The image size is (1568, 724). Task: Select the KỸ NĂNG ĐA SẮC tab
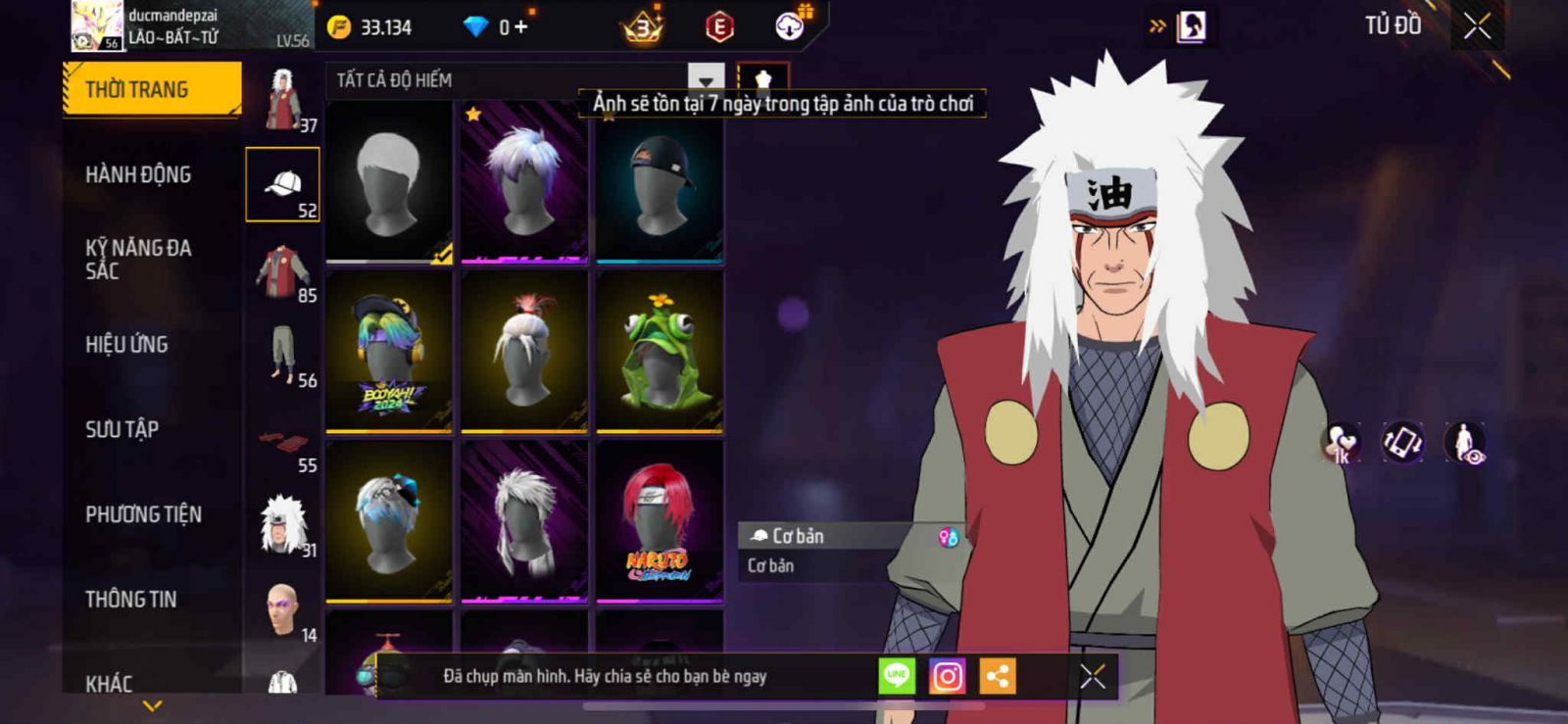tap(138, 260)
